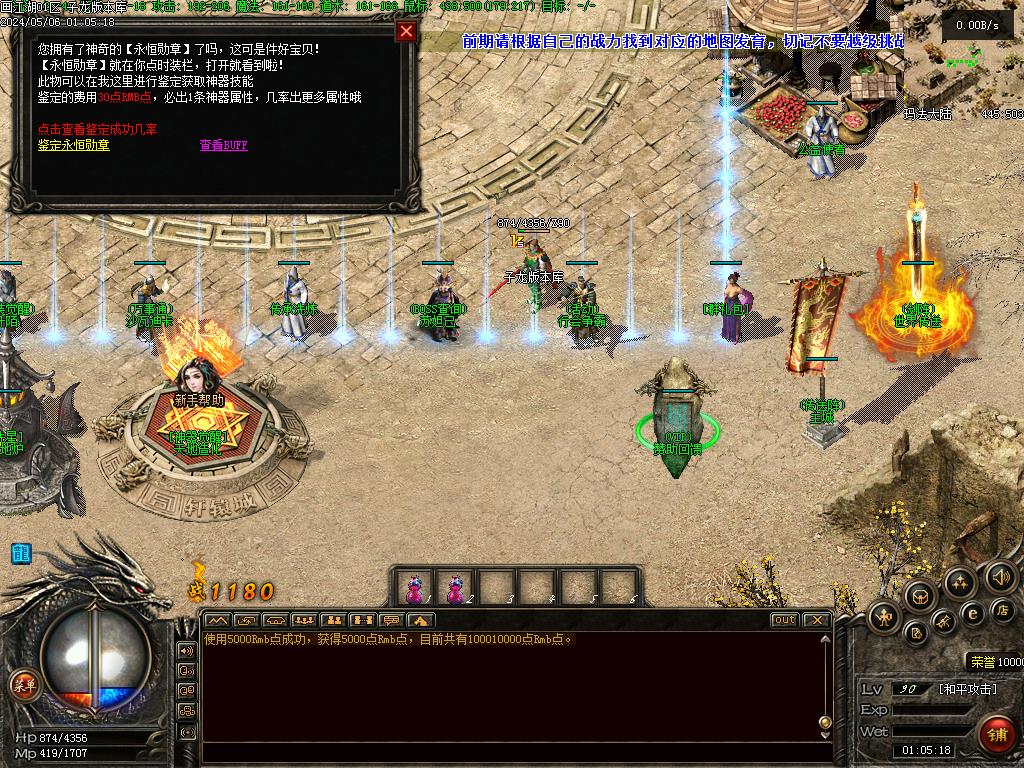1024x768 pixels.
Task: Click the blue 龍 icon above dragon
Action: tap(21, 553)
